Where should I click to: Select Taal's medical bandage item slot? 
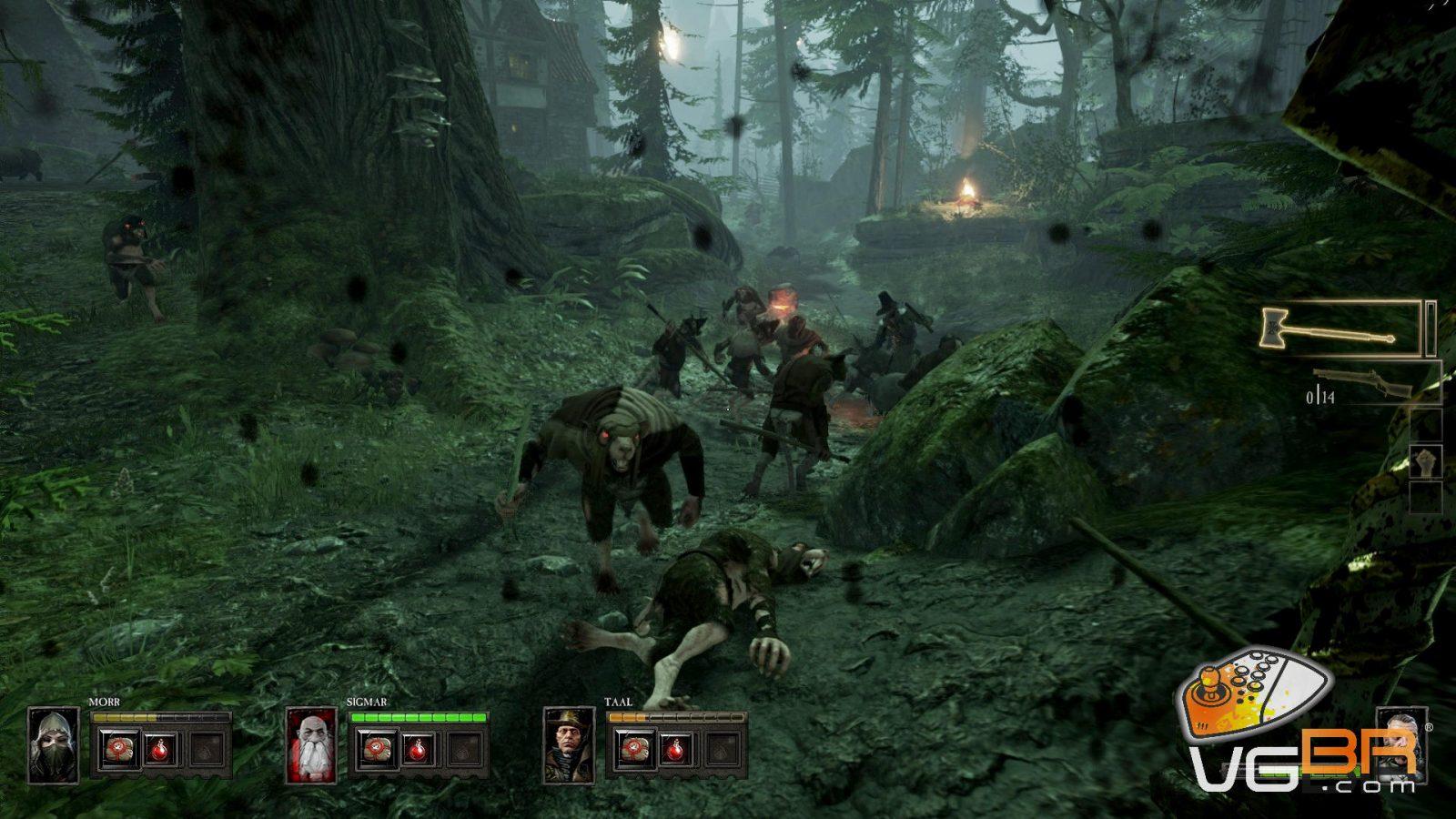(x=632, y=749)
